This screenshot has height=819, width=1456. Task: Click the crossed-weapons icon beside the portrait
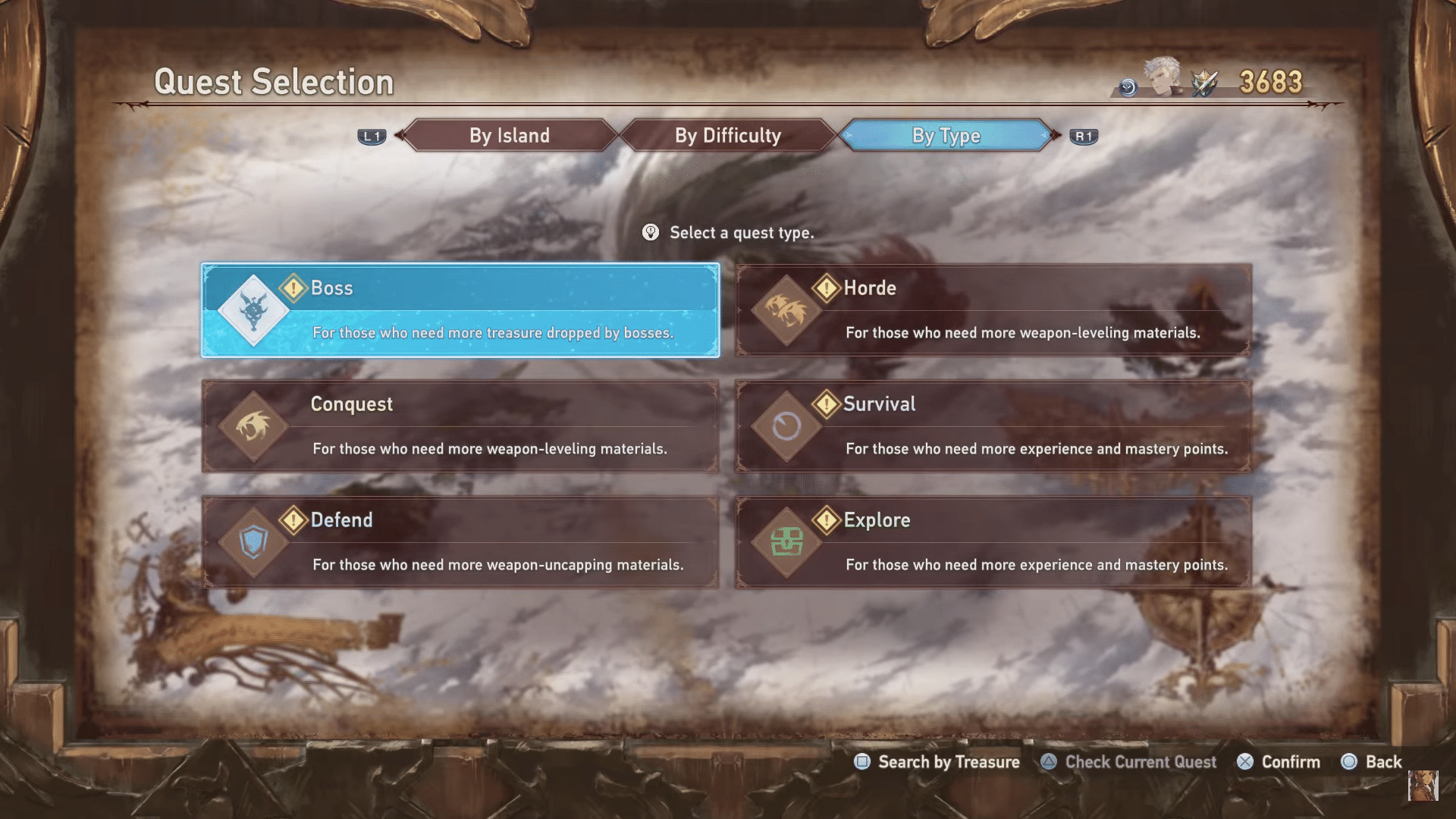tap(1206, 85)
